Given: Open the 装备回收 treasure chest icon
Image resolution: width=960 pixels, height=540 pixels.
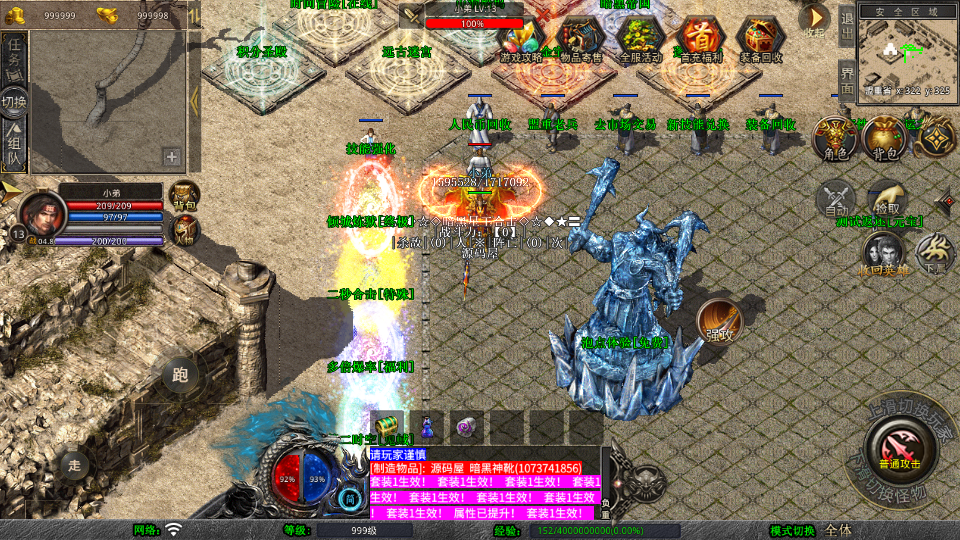Looking at the screenshot, I should coord(761,38).
